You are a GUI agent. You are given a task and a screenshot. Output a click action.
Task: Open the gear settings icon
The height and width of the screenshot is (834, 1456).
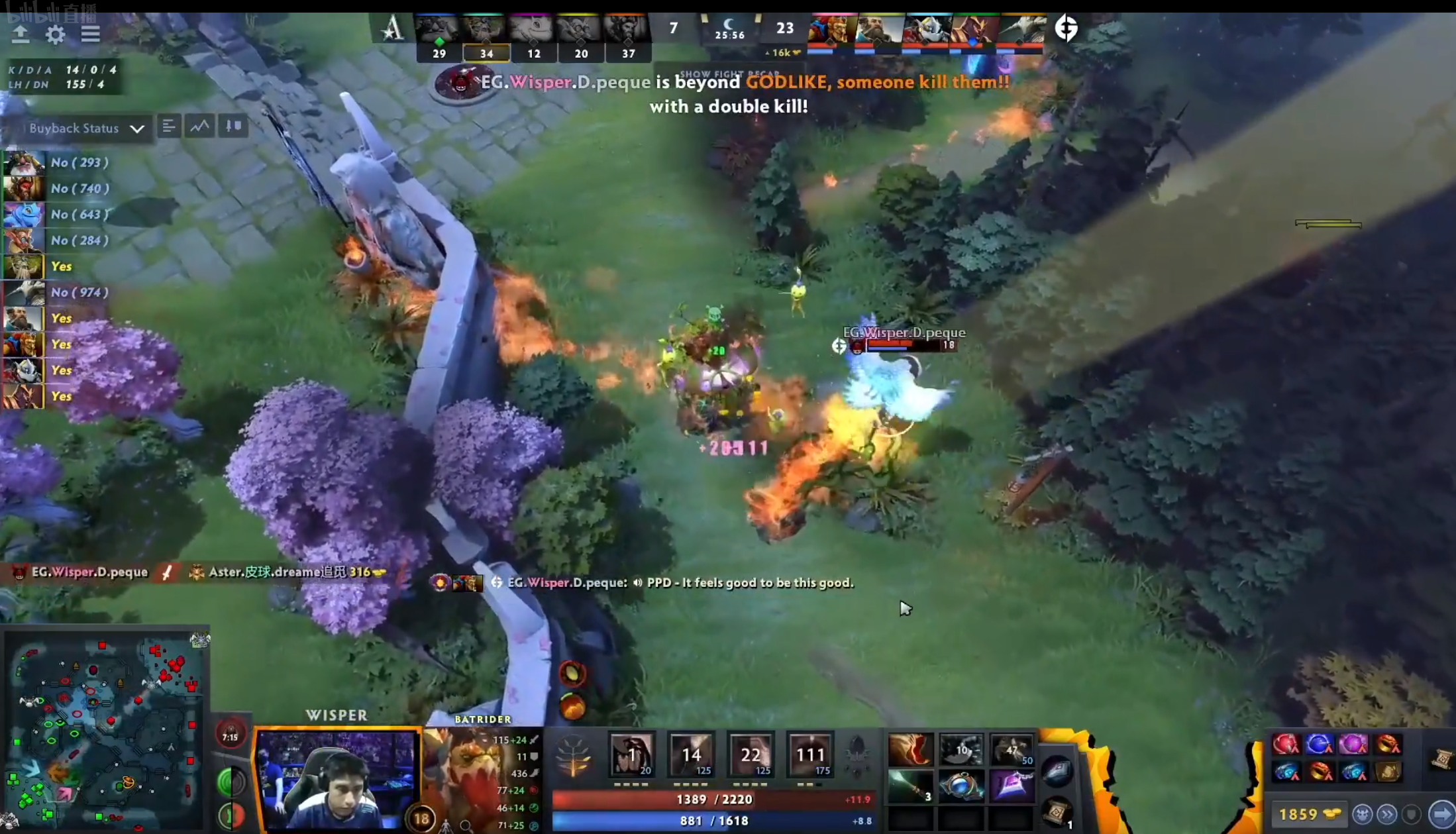tap(56, 34)
